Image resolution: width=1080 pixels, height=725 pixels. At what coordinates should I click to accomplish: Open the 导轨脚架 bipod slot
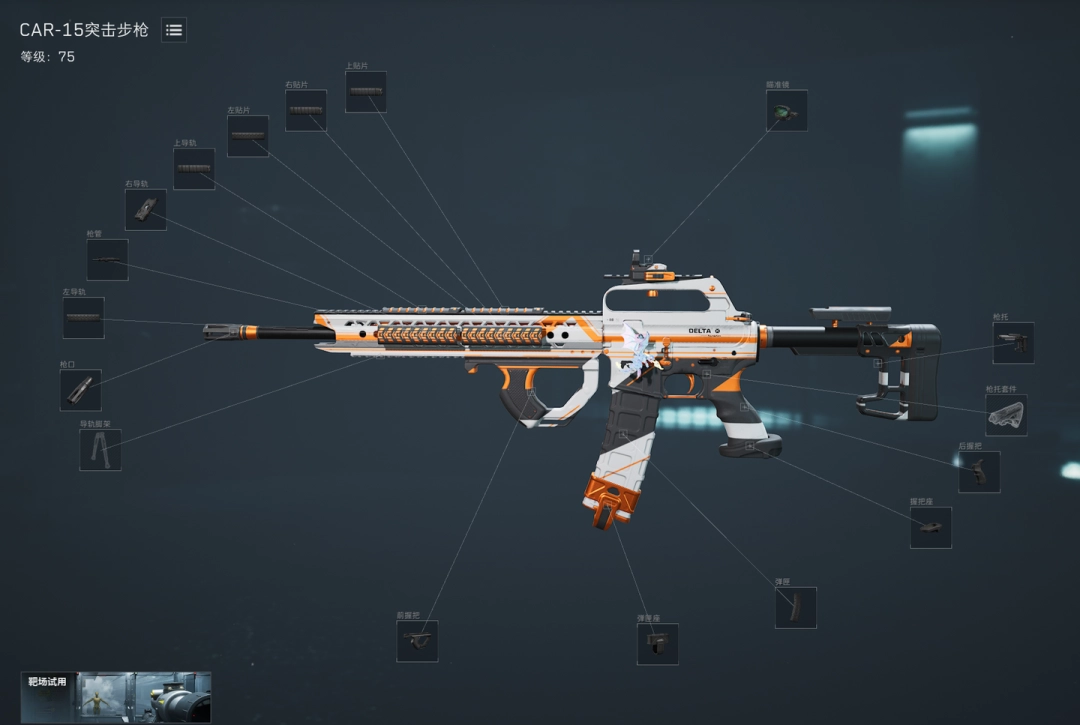coord(100,450)
